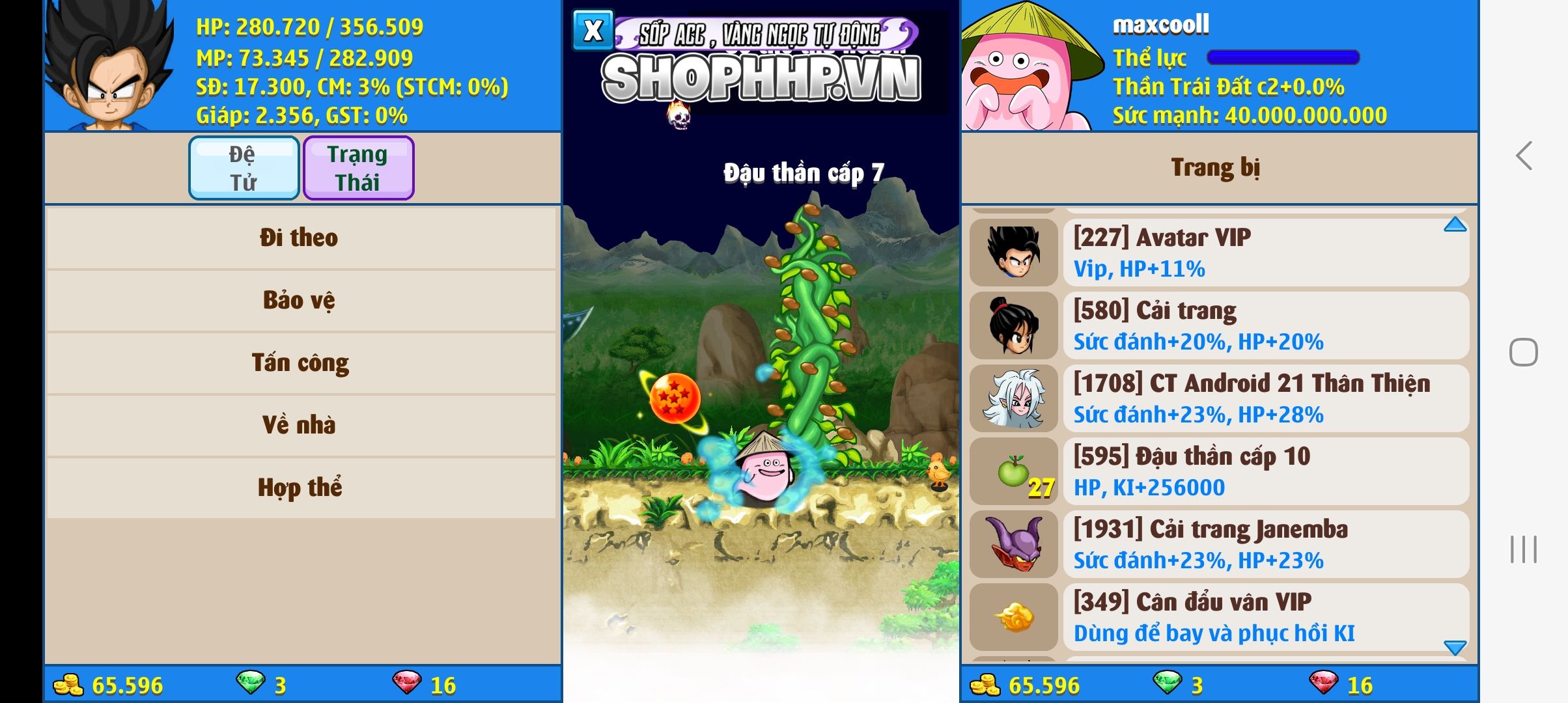Switch to the Trạng Thái tab
The width and height of the screenshot is (1568, 703).
[x=358, y=167]
